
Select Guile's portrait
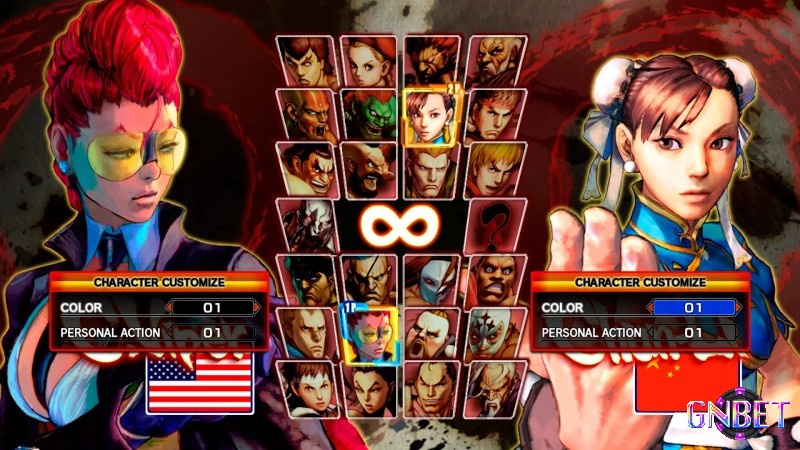point(430,170)
